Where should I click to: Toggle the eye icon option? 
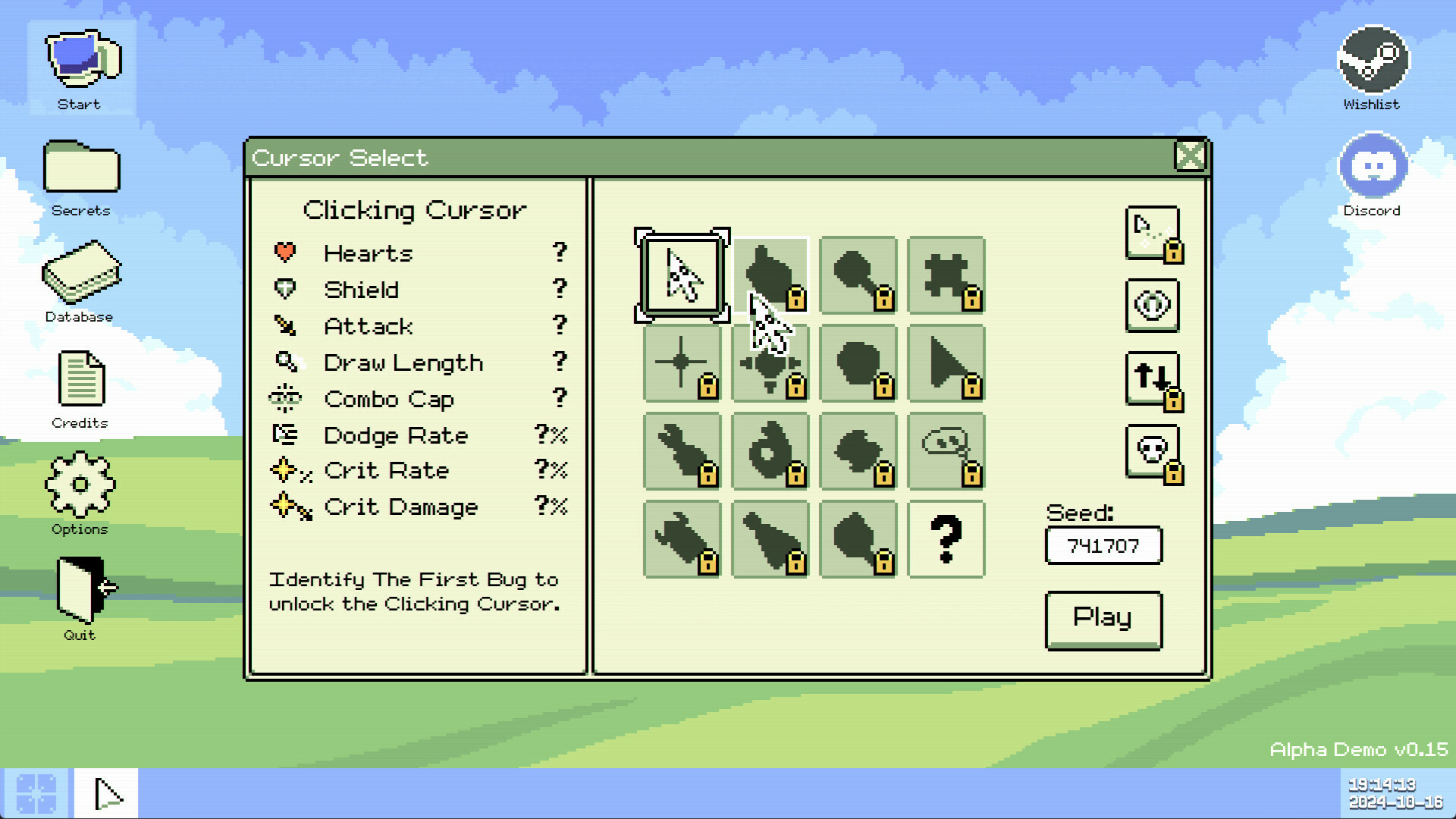(1152, 305)
